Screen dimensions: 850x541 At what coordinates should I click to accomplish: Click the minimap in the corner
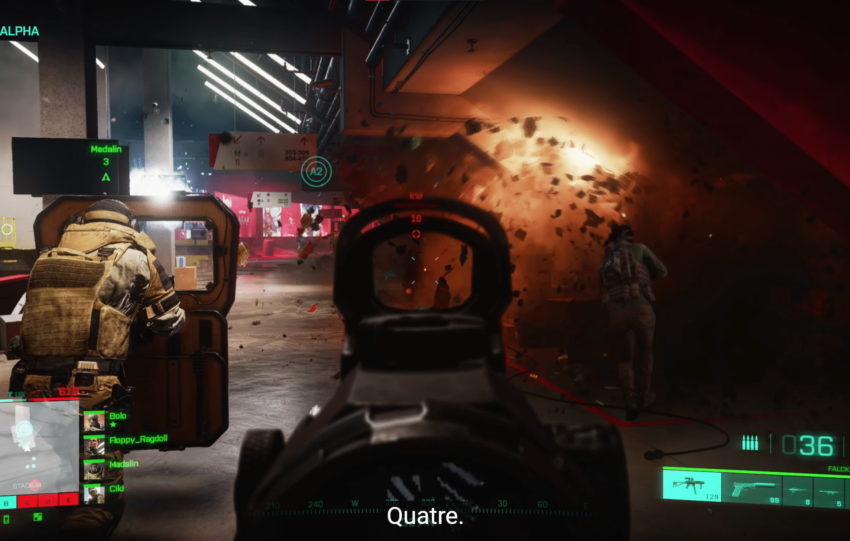(40, 445)
